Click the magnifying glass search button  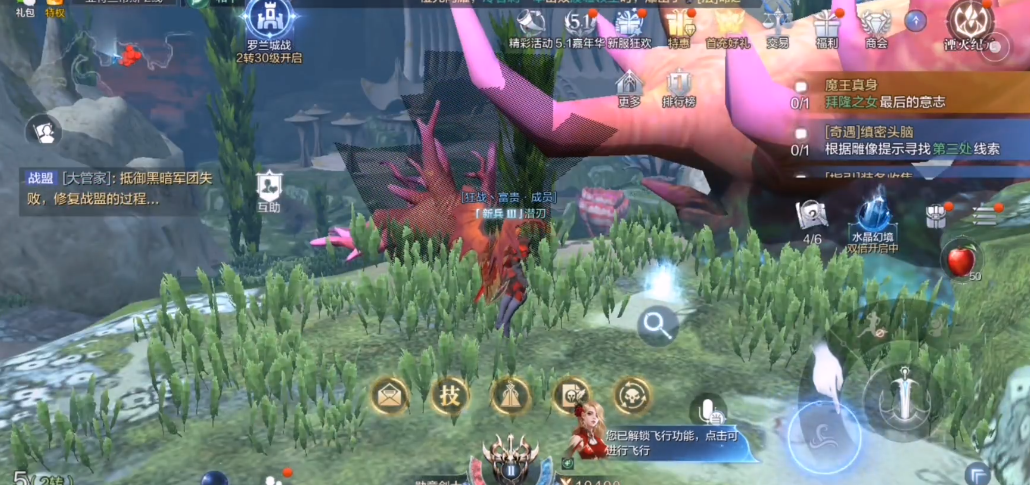656,322
